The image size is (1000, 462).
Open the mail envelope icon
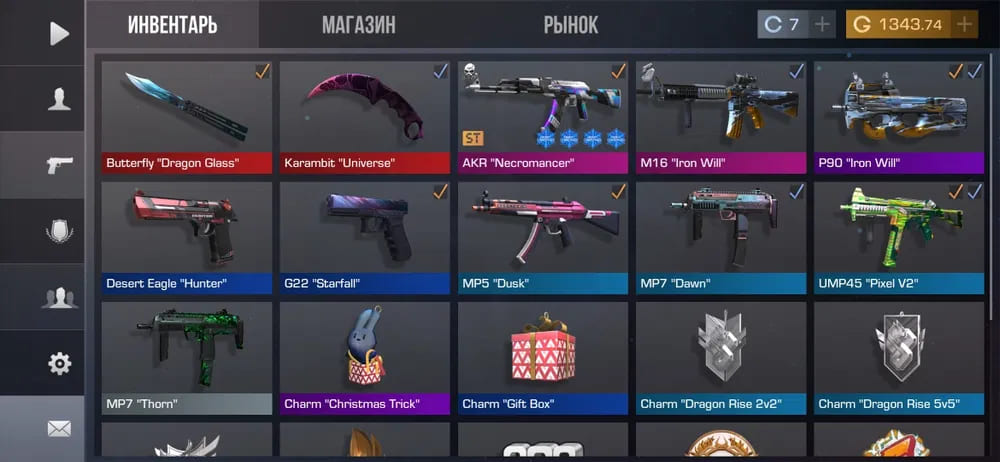point(59,429)
